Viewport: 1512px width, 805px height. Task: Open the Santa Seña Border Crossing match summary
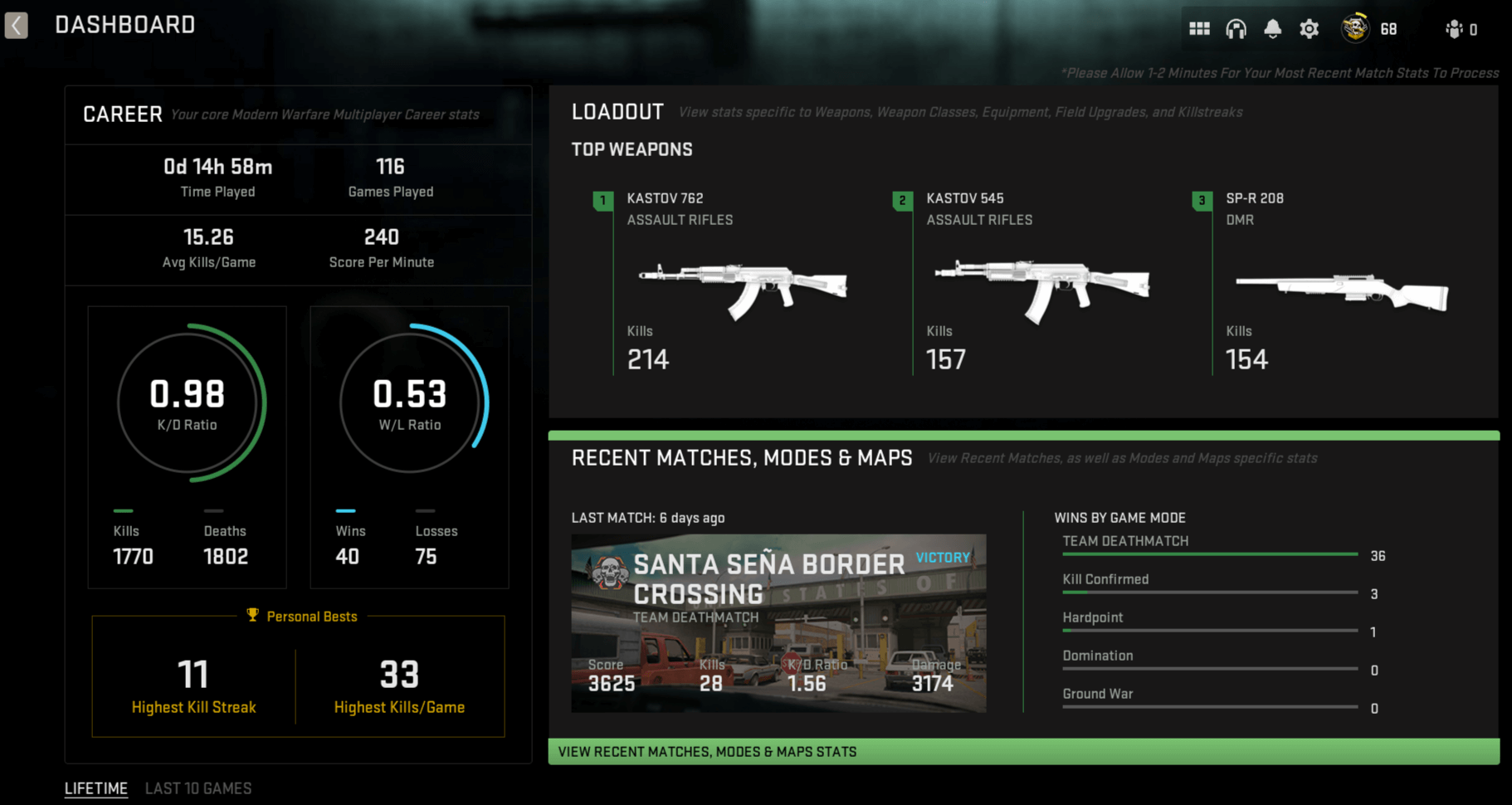click(778, 622)
